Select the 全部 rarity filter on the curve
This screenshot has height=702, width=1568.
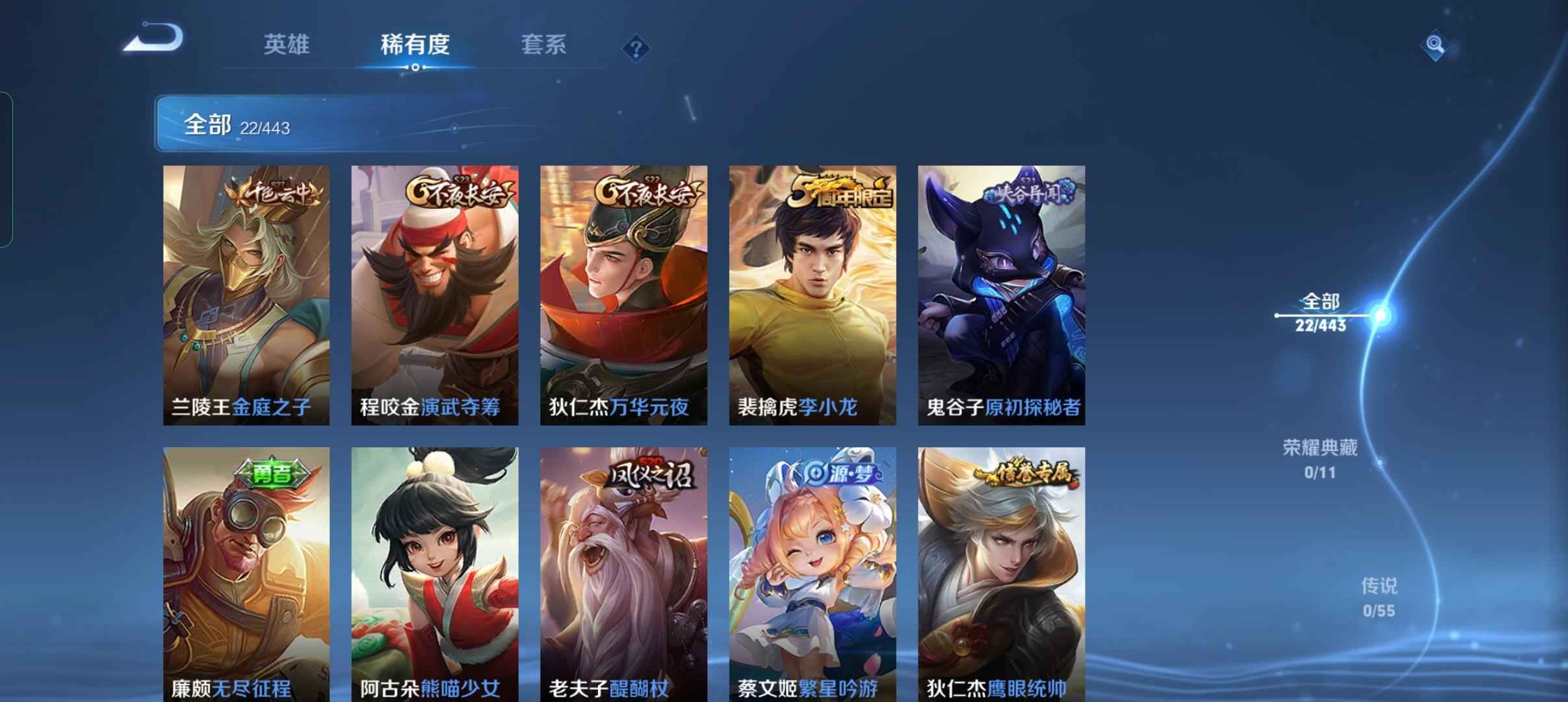click(1320, 313)
